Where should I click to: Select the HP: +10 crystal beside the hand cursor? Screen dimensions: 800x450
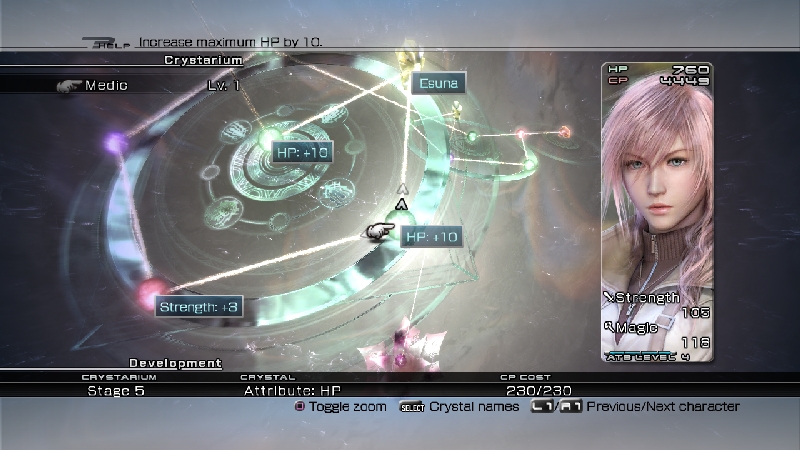pyautogui.click(x=431, y=236)
